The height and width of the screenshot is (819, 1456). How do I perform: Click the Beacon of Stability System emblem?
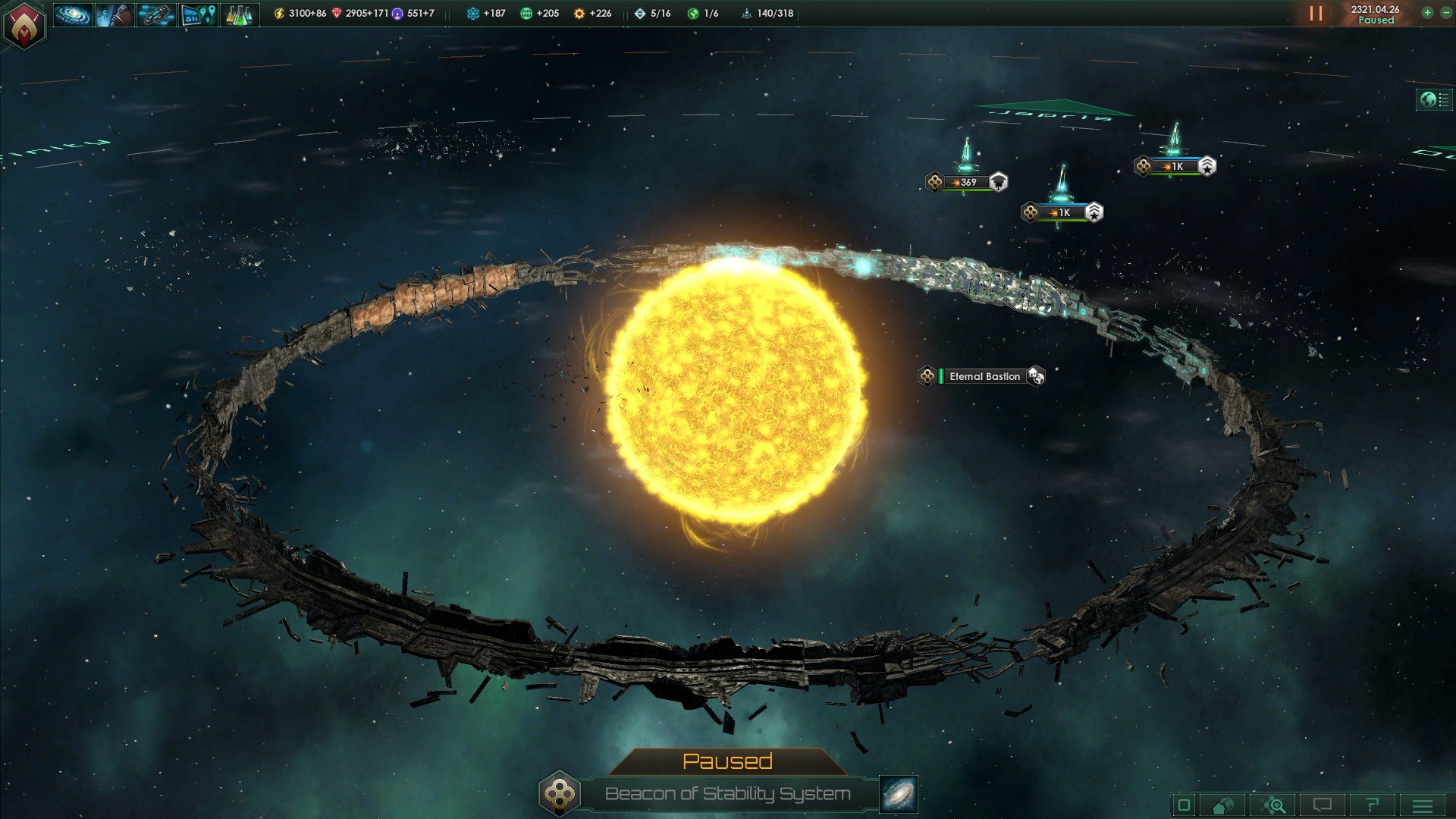point(560,794)
